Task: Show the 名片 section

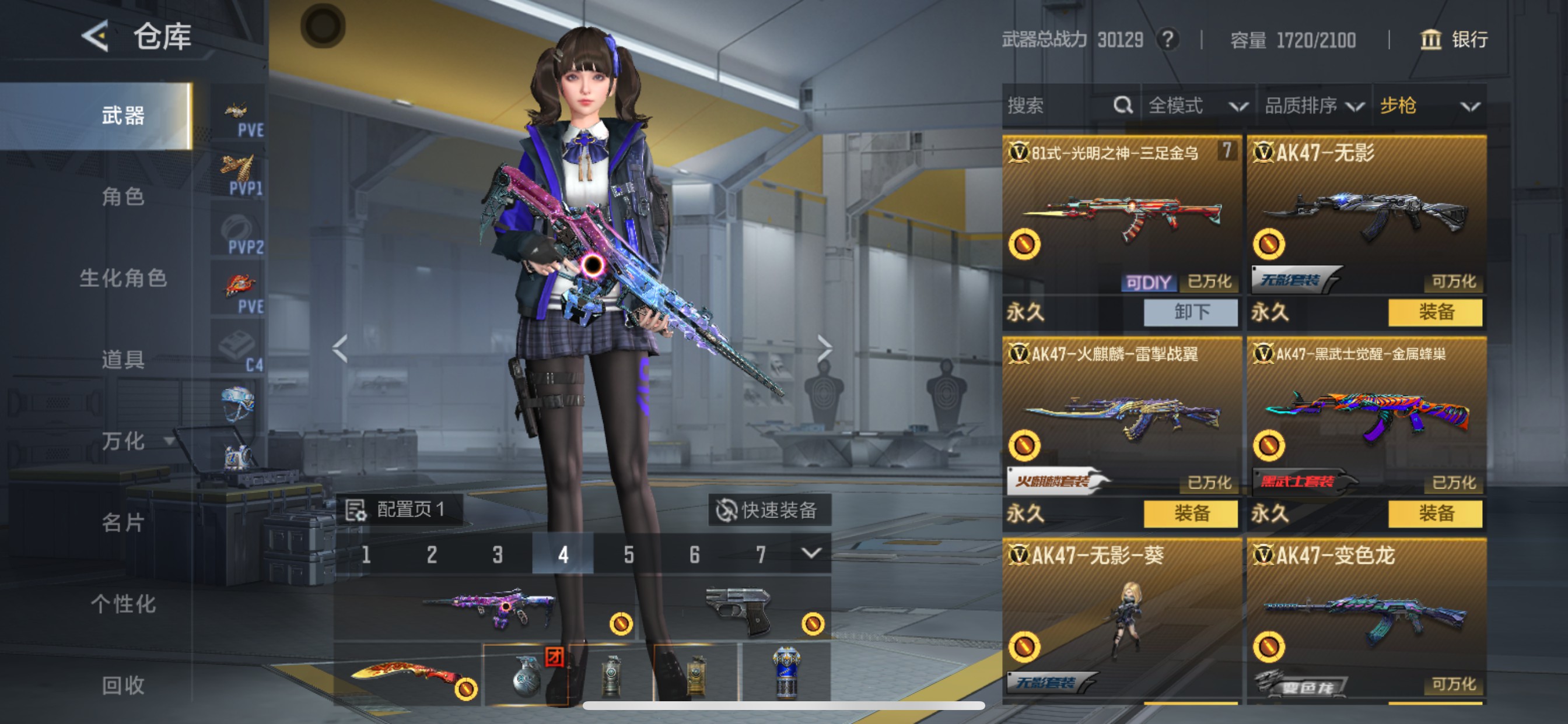Action: pos(123,523)
